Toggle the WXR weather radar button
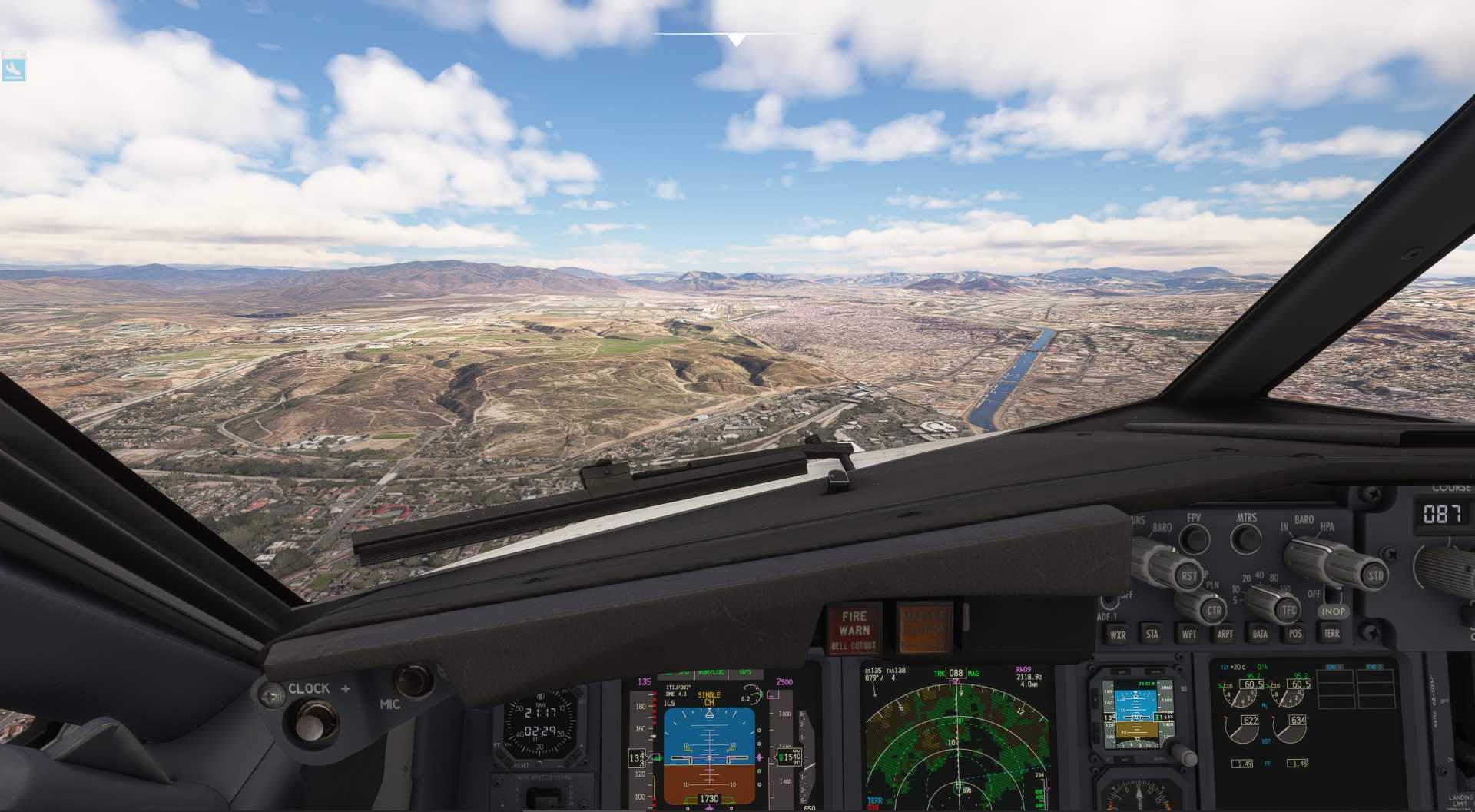The width and height of the screenshot is (1475, 812). [1117, 635]
